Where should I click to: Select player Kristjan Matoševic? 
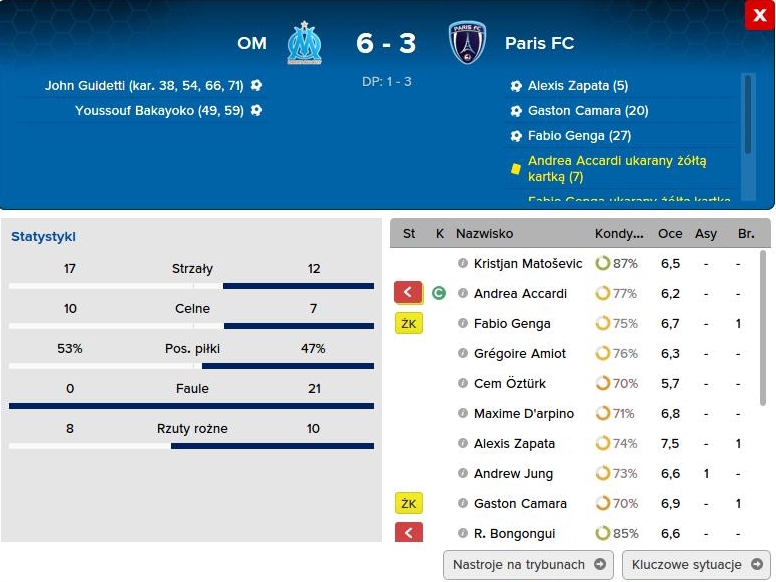(527, 264)
